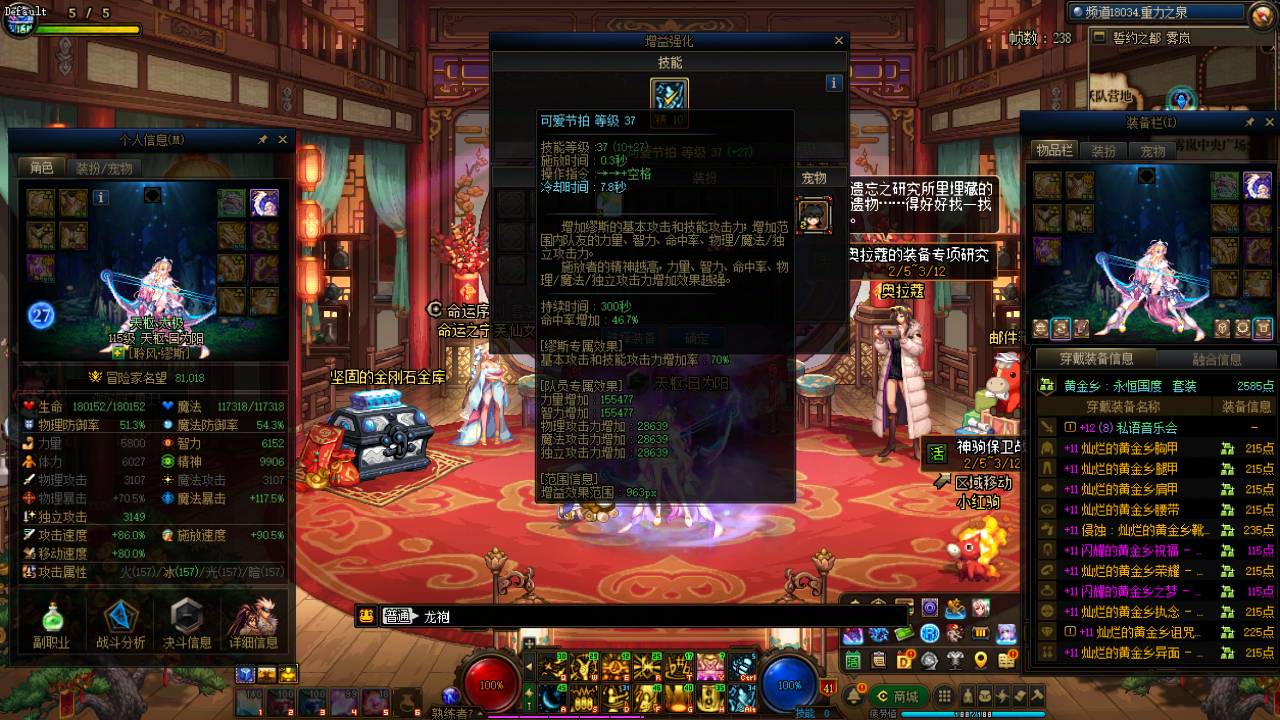Click the blue 100% MP gauge orb

click(x=788, y=686)
